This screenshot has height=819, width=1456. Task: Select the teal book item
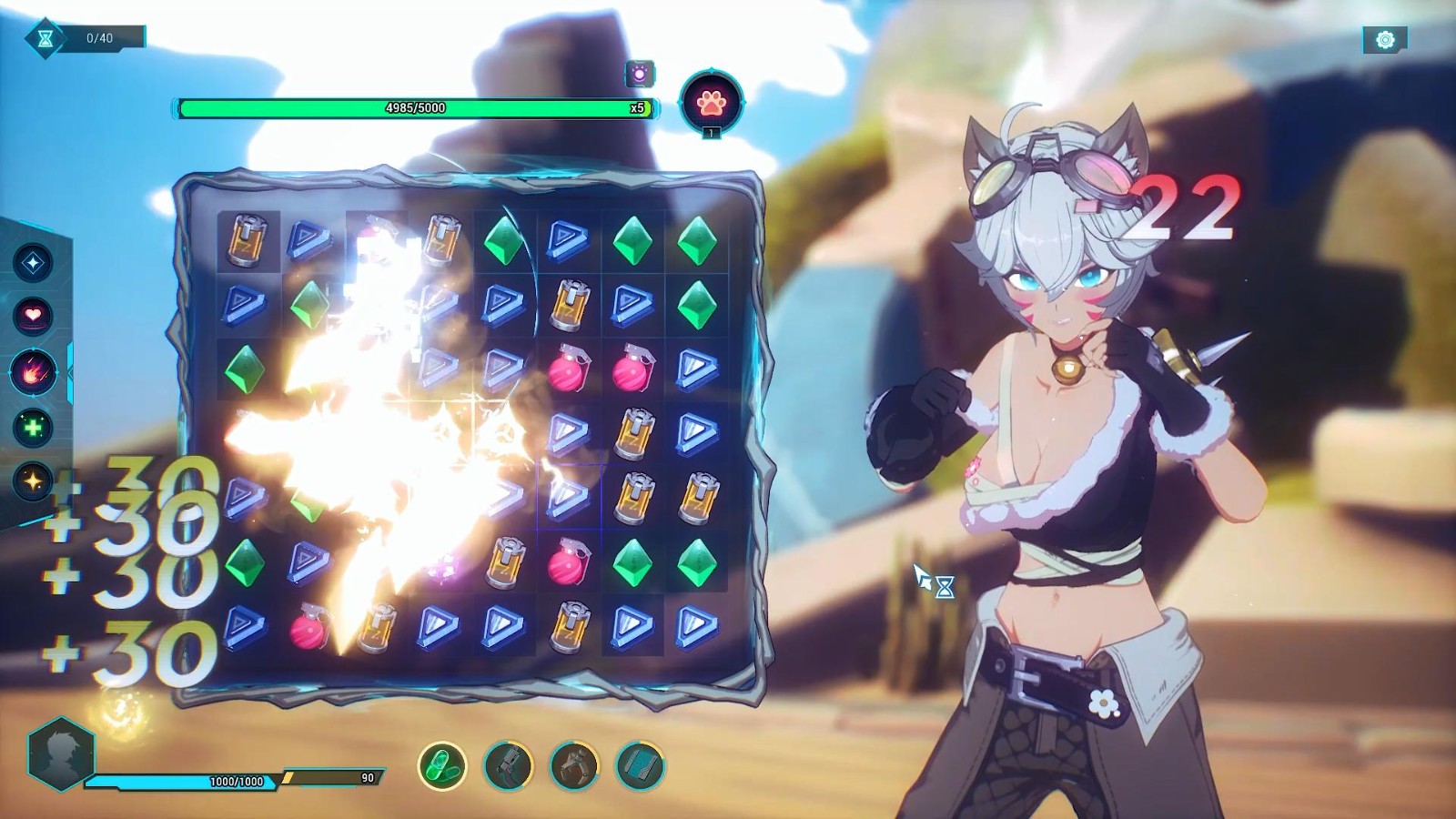(x=640, y=765)
